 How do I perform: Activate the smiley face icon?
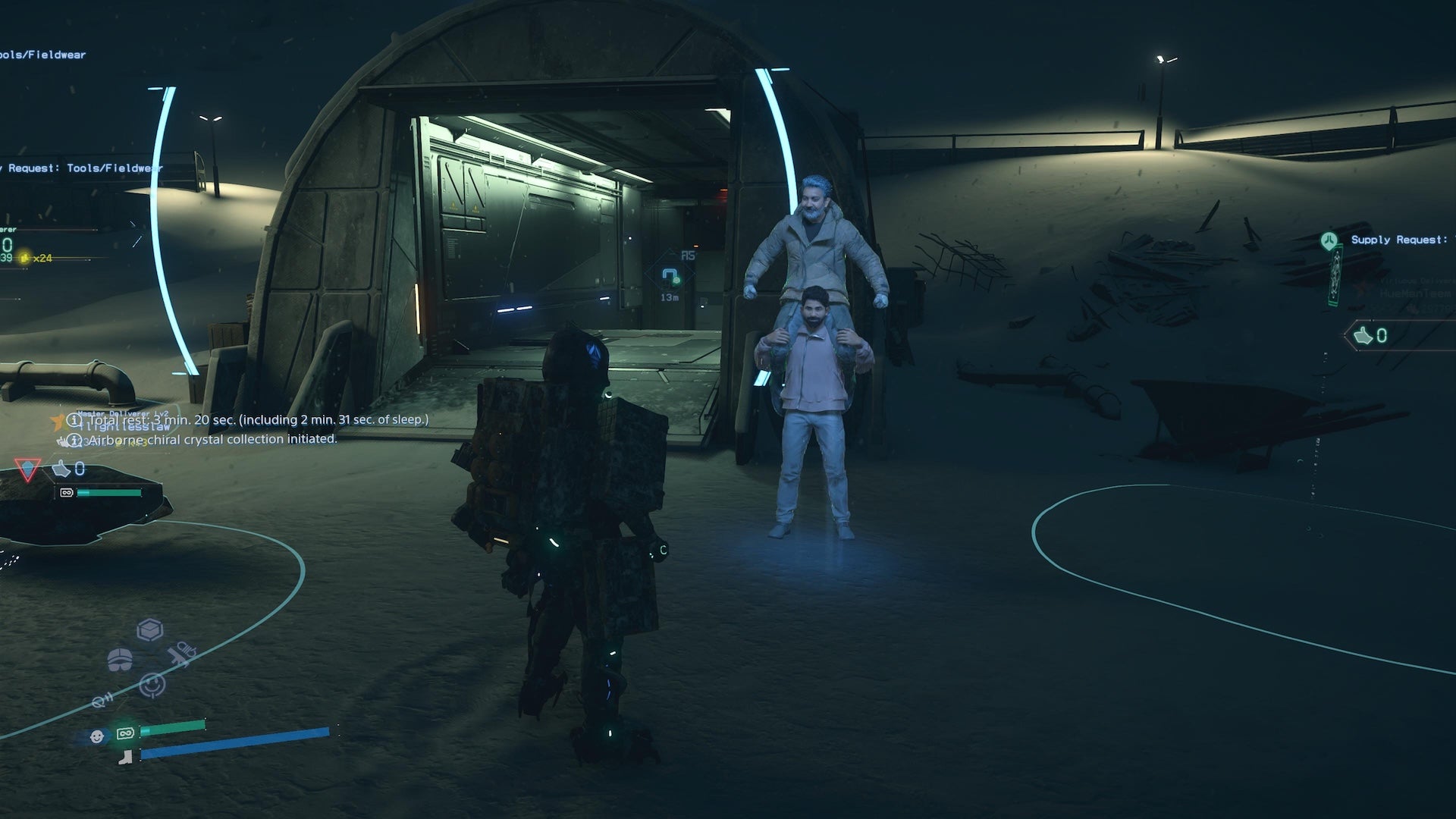tap(152, 685)
